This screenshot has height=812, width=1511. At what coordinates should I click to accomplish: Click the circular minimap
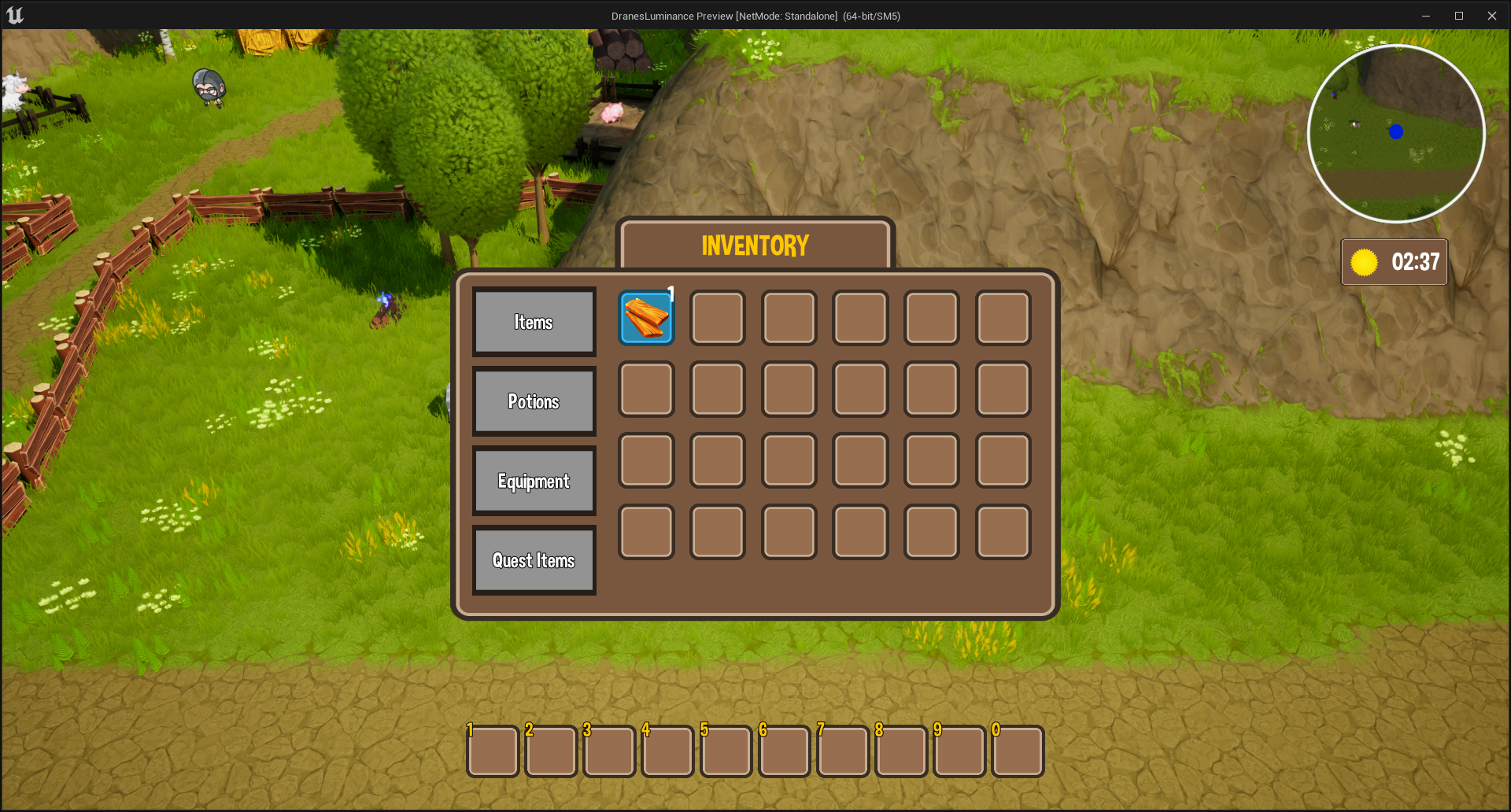pos(1396,134)
